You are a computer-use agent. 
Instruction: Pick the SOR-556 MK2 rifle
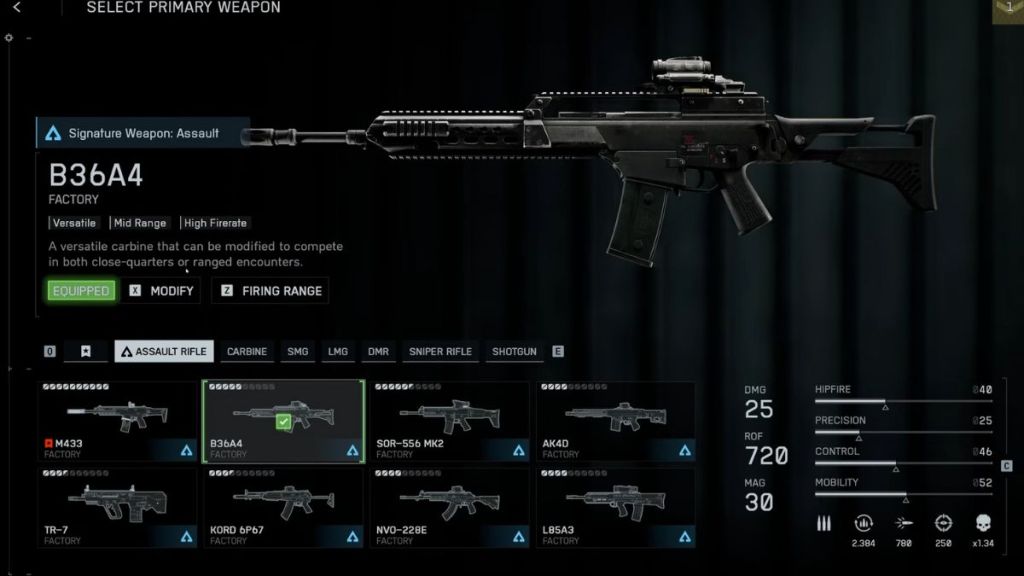[449, 421]
